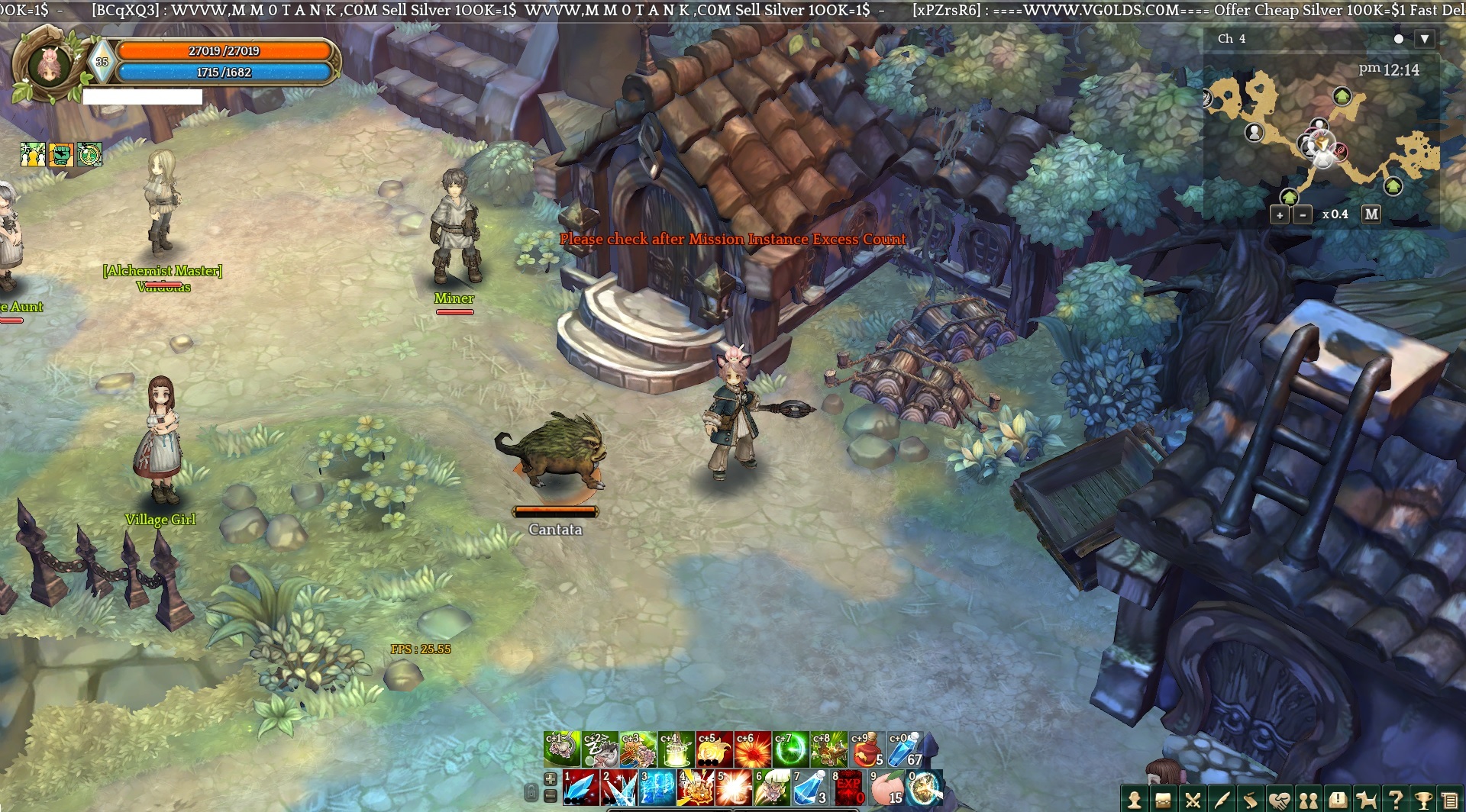Viewport: 1466px width, 812px height.
Task: Use the blue potion in slot C+0
Action: point(905,749)
